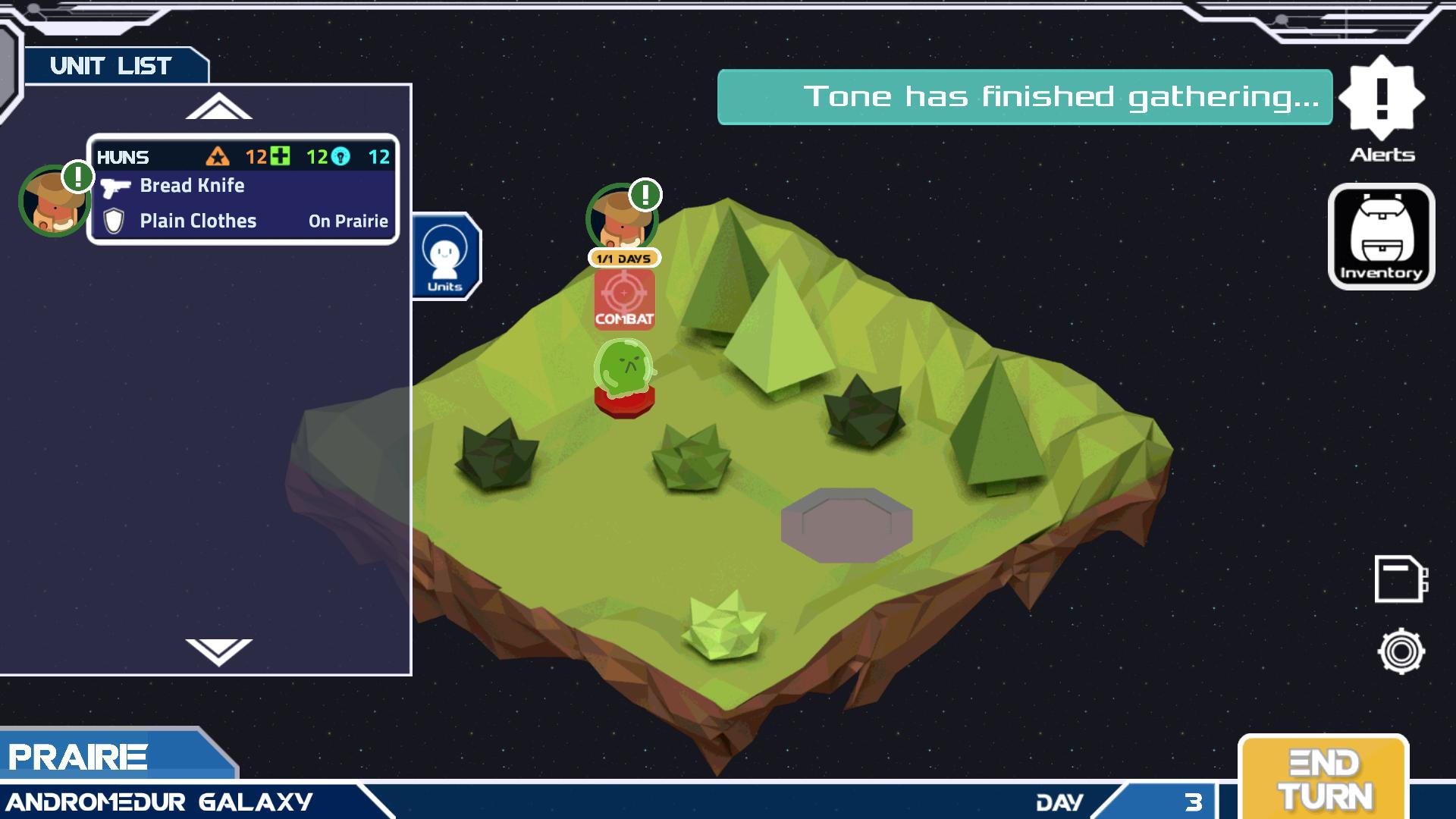Image resolution: width=1456 pixels, height=819 pixels.
Task: End the current turn
Action: (1323, 780)
